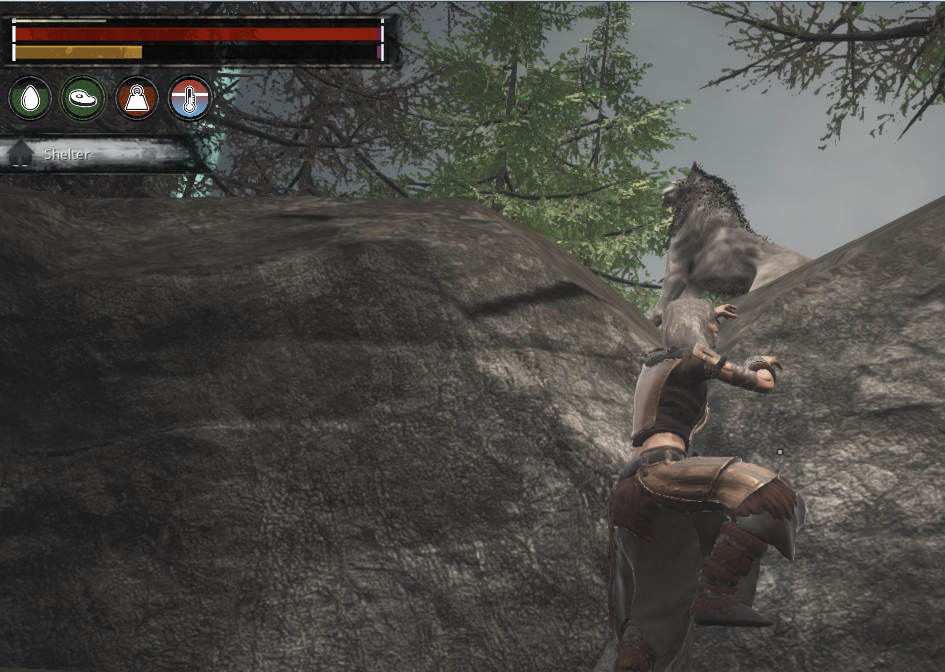Check the thermometer temperature icon
945x672 pixels.
(x=190, y=98)
